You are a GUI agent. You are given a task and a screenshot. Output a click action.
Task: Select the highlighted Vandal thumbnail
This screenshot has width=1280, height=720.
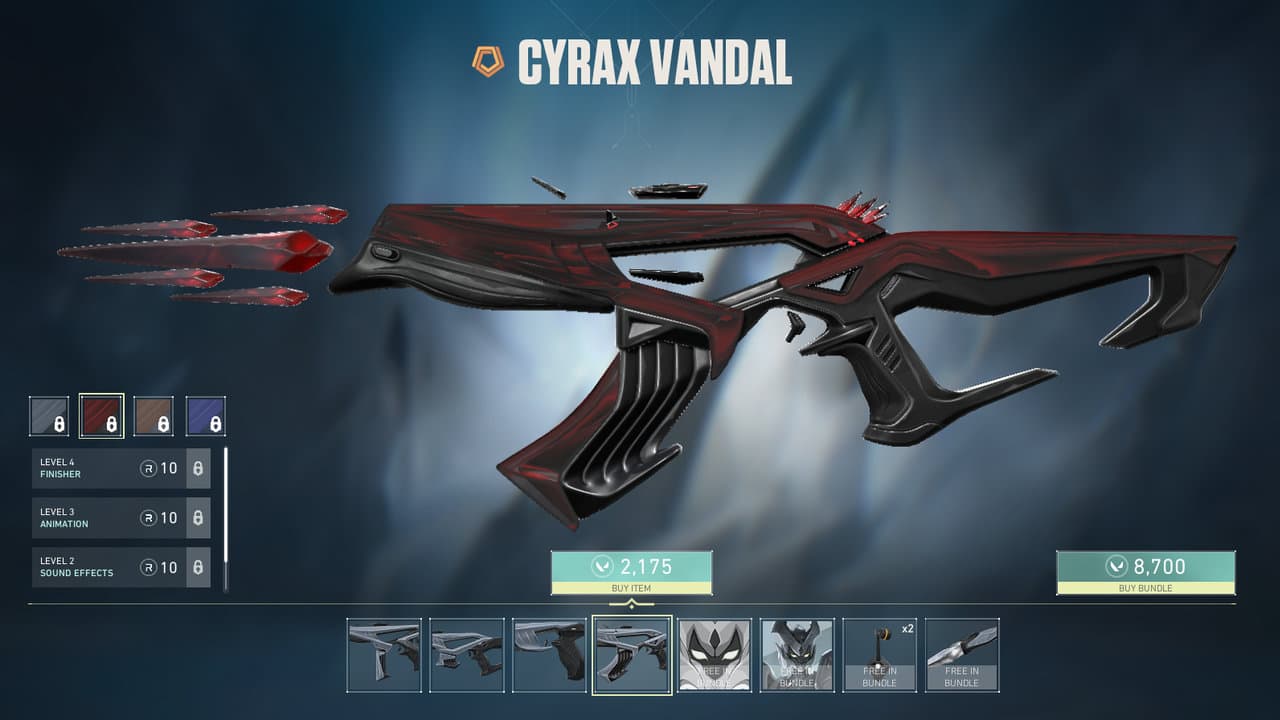click(632, 655)
